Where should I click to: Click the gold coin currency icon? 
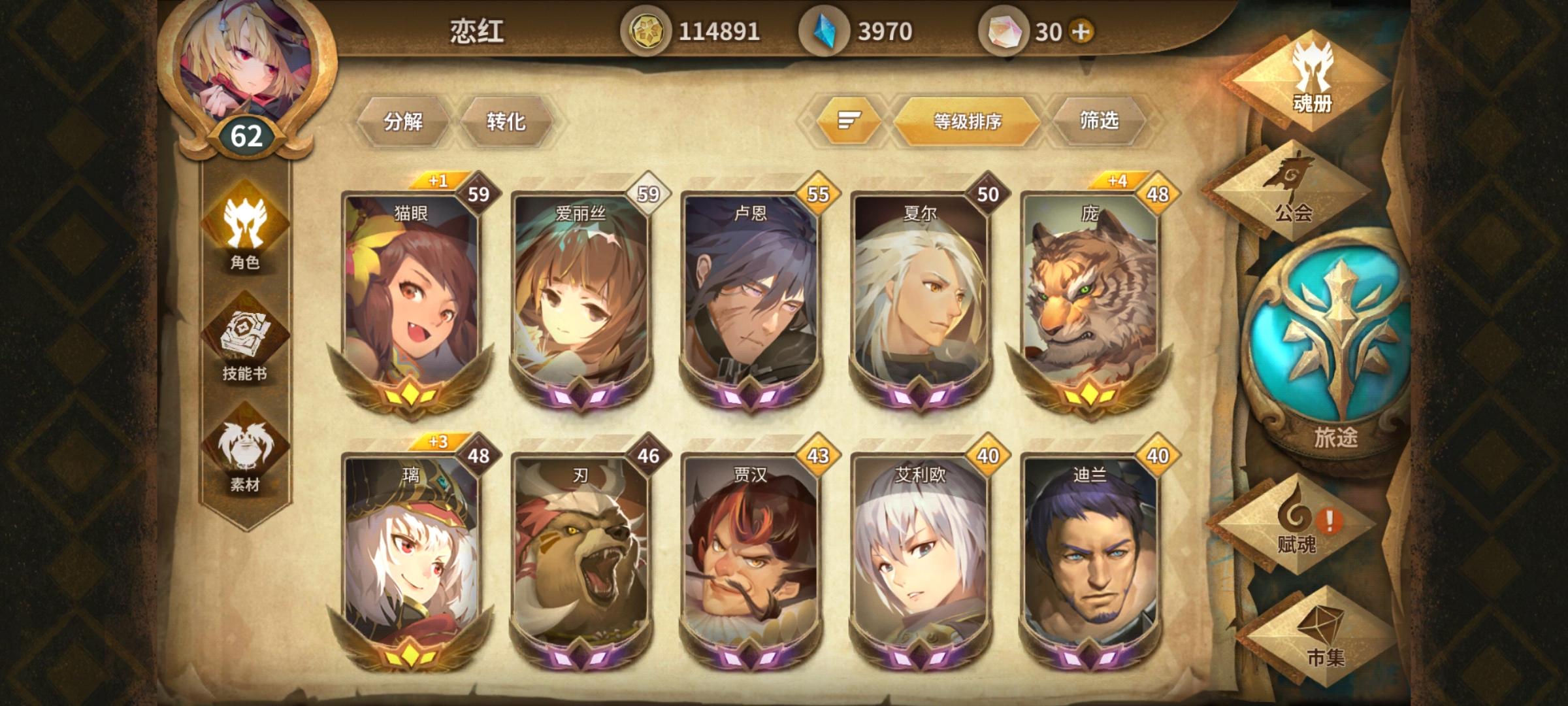click(649, 29)
